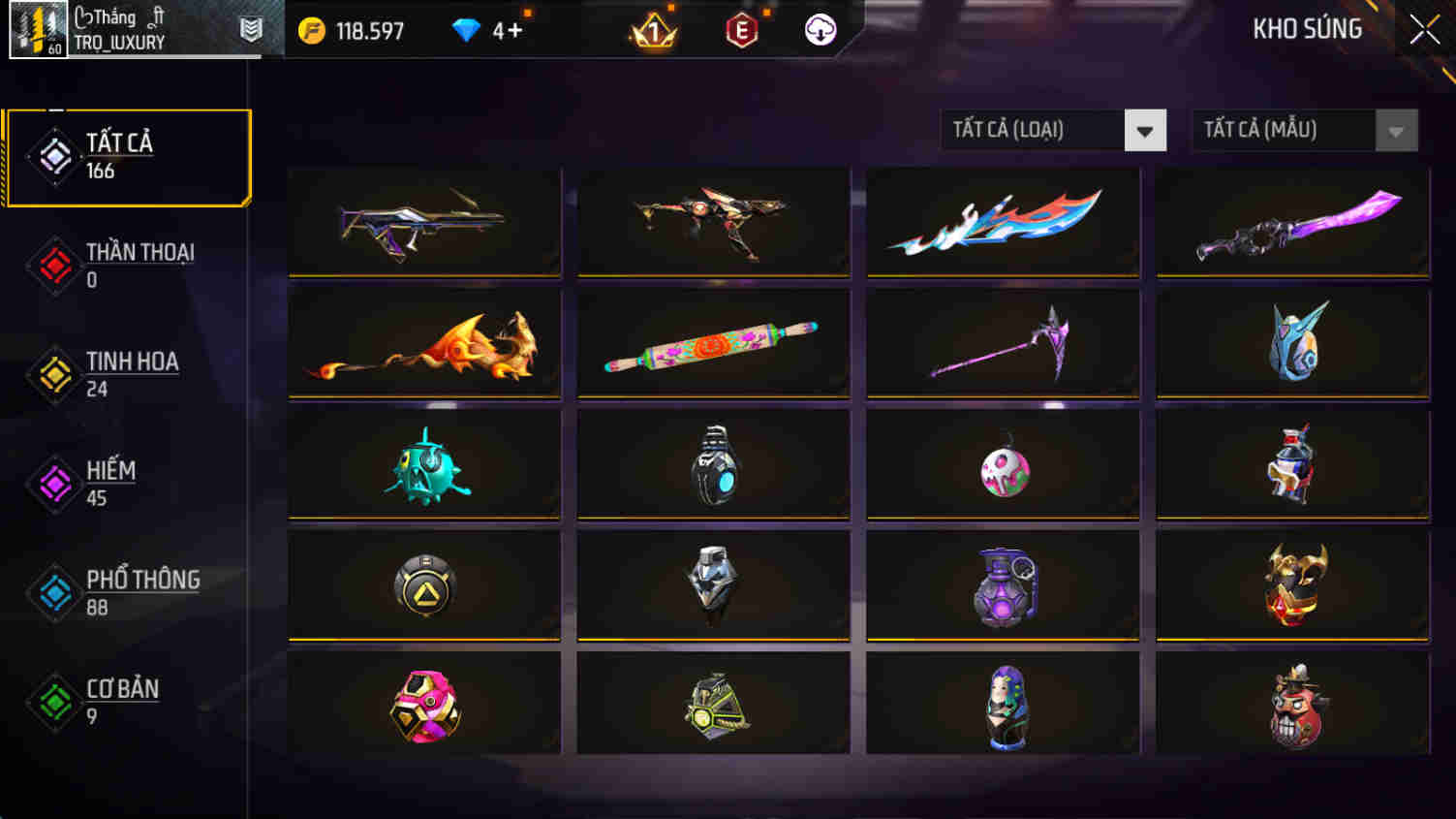This screenshot has width=1456, height=819.
Task: Click the cloud download icon
Action: [x=819, y=30]
